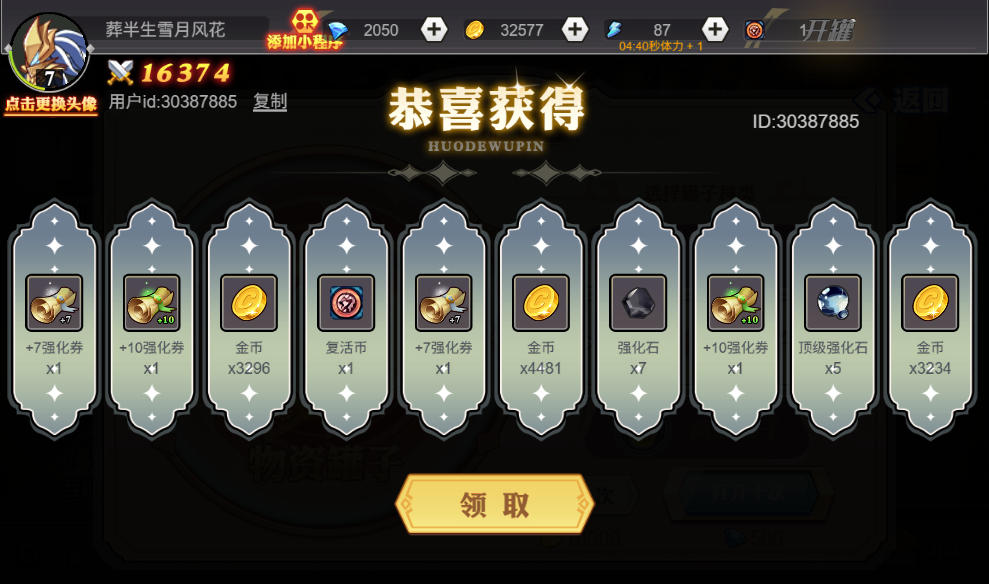Select the 复活币 reward card
The width and height of the screenshot is (989, 584).
(x=346, y=320)
